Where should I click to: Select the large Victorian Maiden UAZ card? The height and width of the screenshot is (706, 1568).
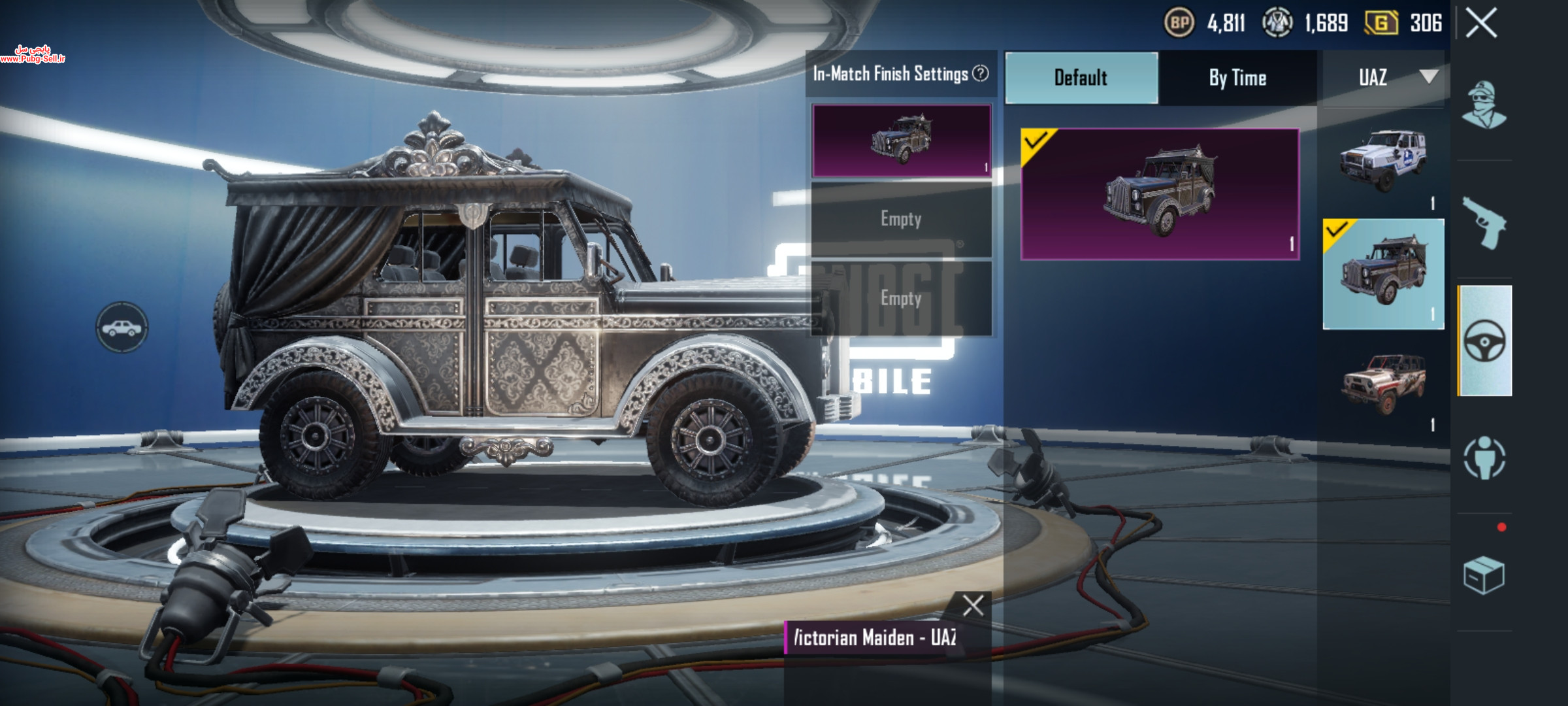[x=1160, y=194]
